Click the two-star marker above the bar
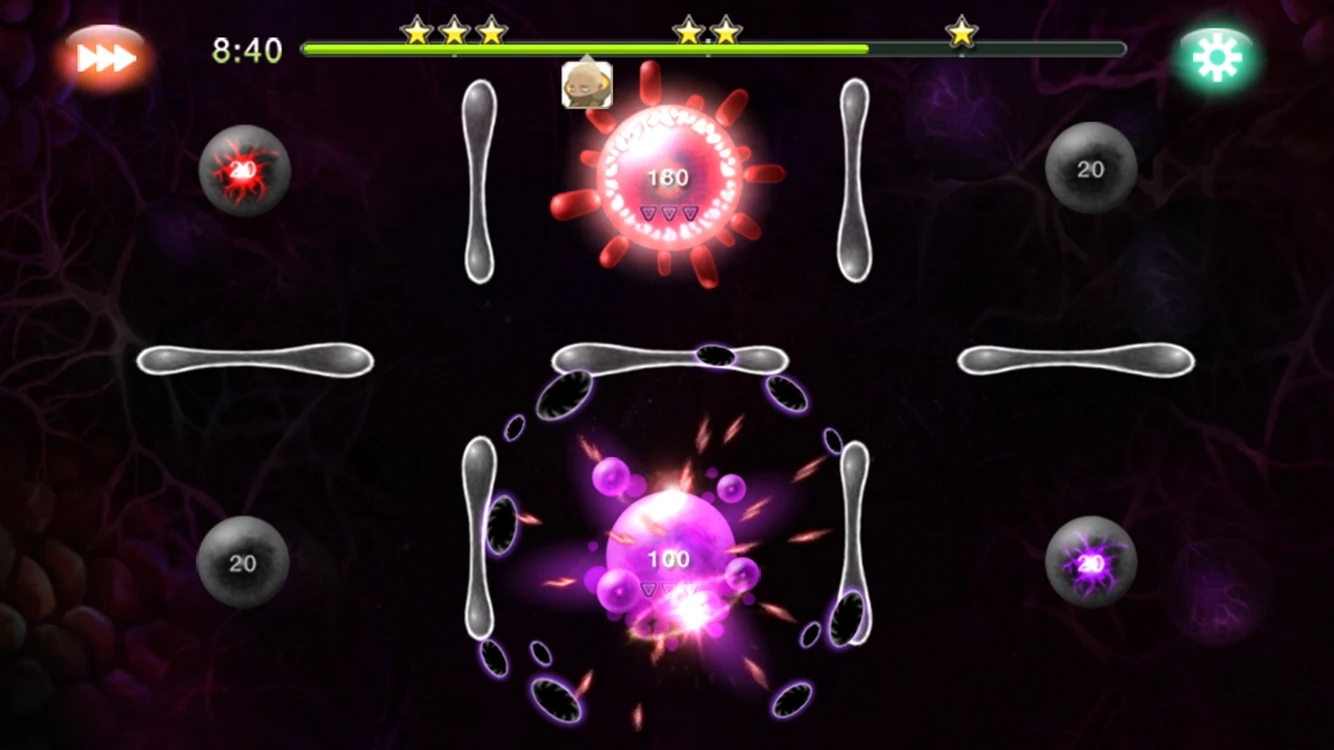 [x=707, y=30]
